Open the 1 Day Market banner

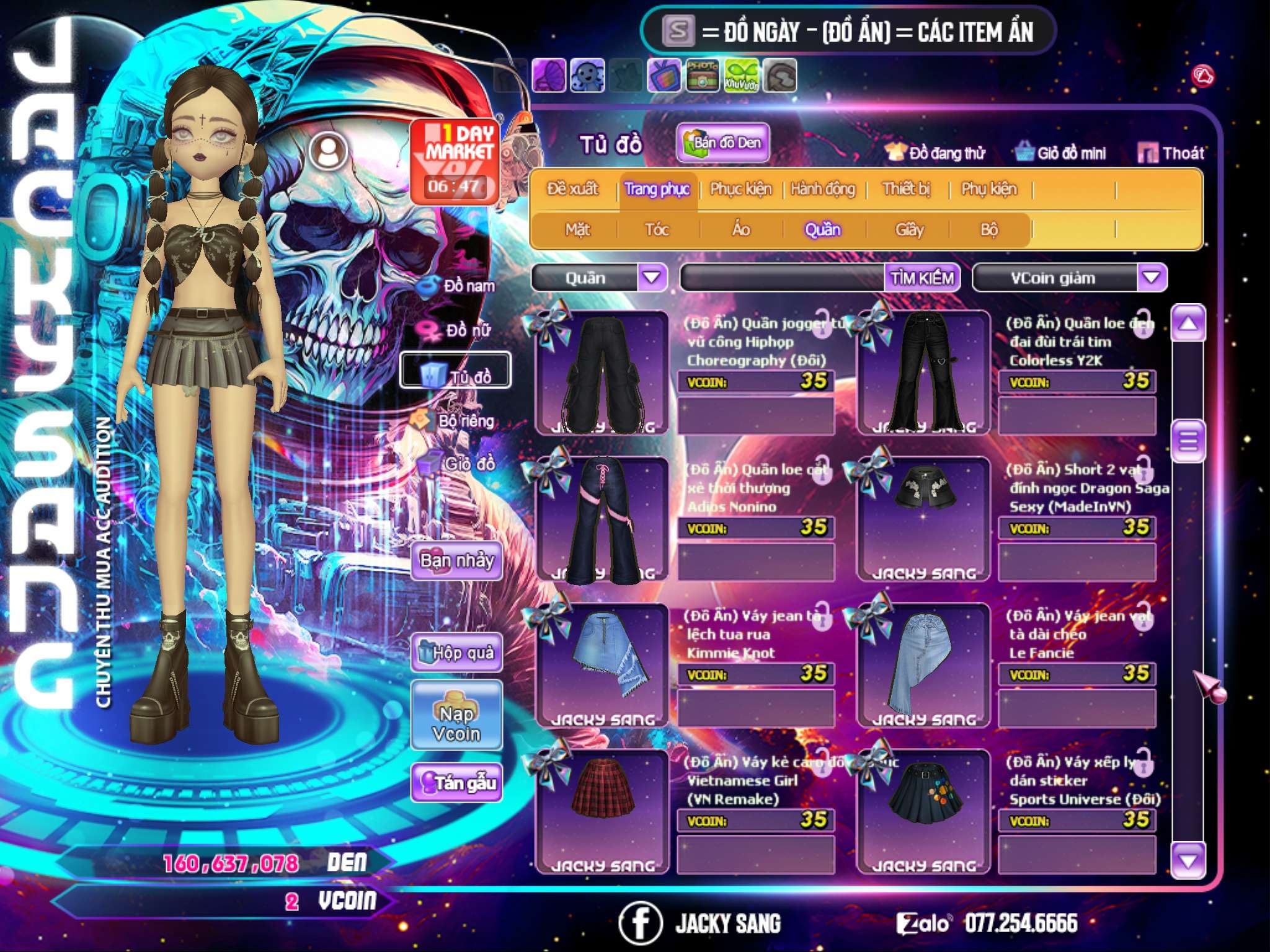point(455,161)
